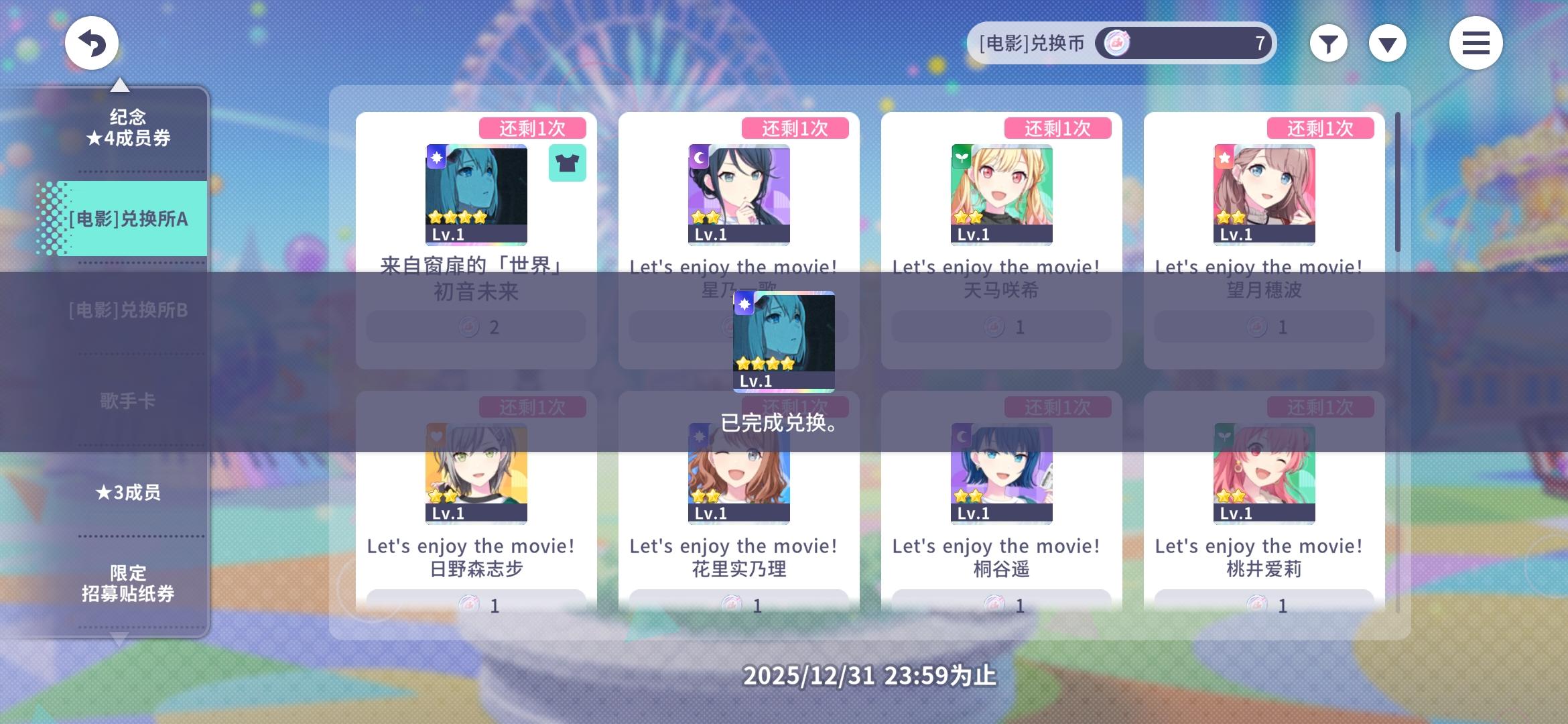Click the back arrow to exit shop

point(92,42)
